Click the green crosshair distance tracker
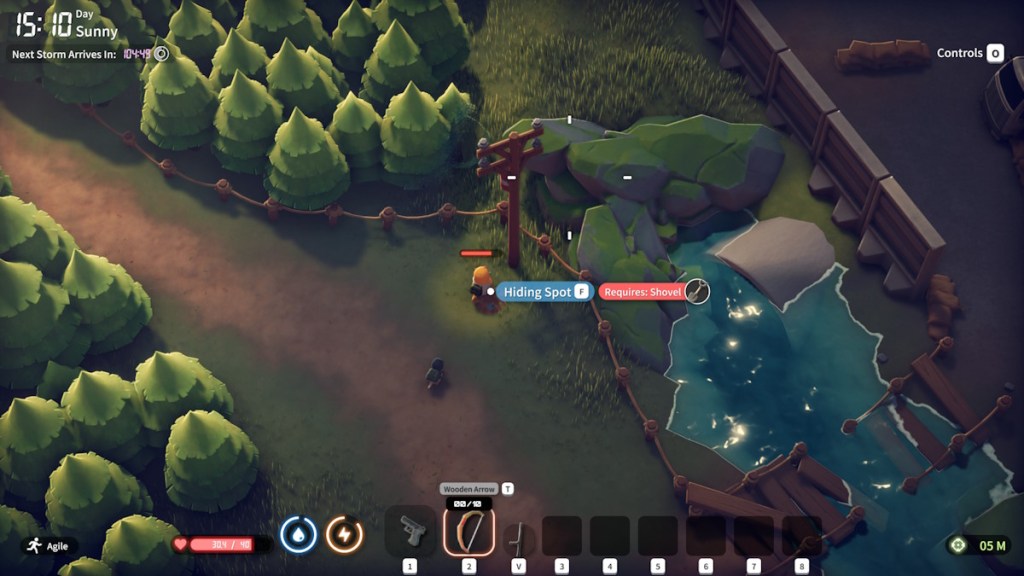 pyautogui.click(x=958, y=545)
